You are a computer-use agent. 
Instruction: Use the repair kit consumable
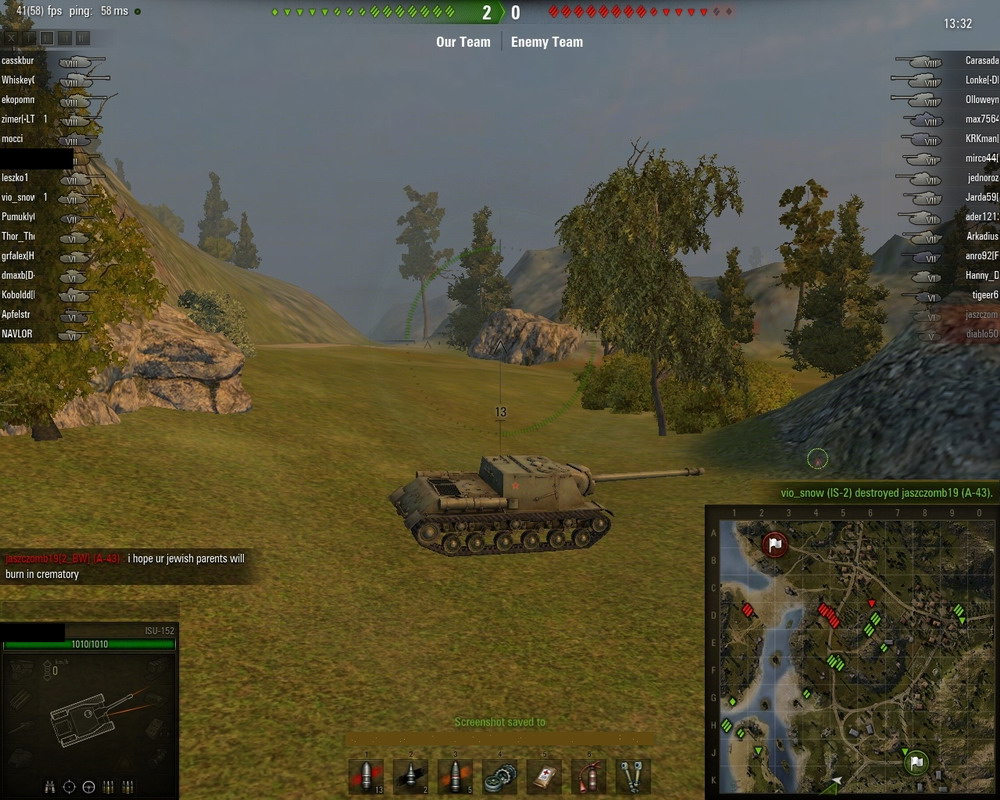point(499,776)
